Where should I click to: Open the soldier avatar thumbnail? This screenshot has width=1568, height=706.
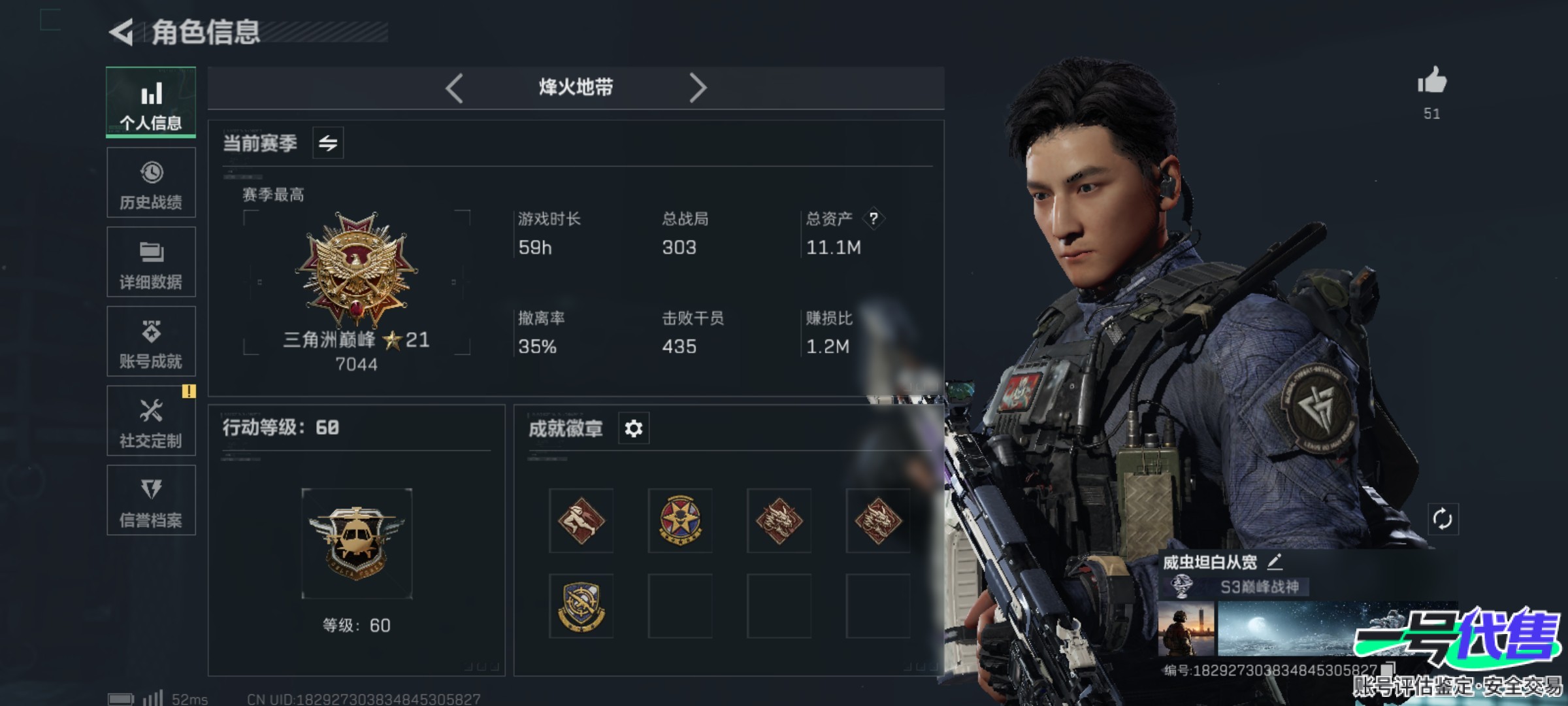pos(1186,629)
